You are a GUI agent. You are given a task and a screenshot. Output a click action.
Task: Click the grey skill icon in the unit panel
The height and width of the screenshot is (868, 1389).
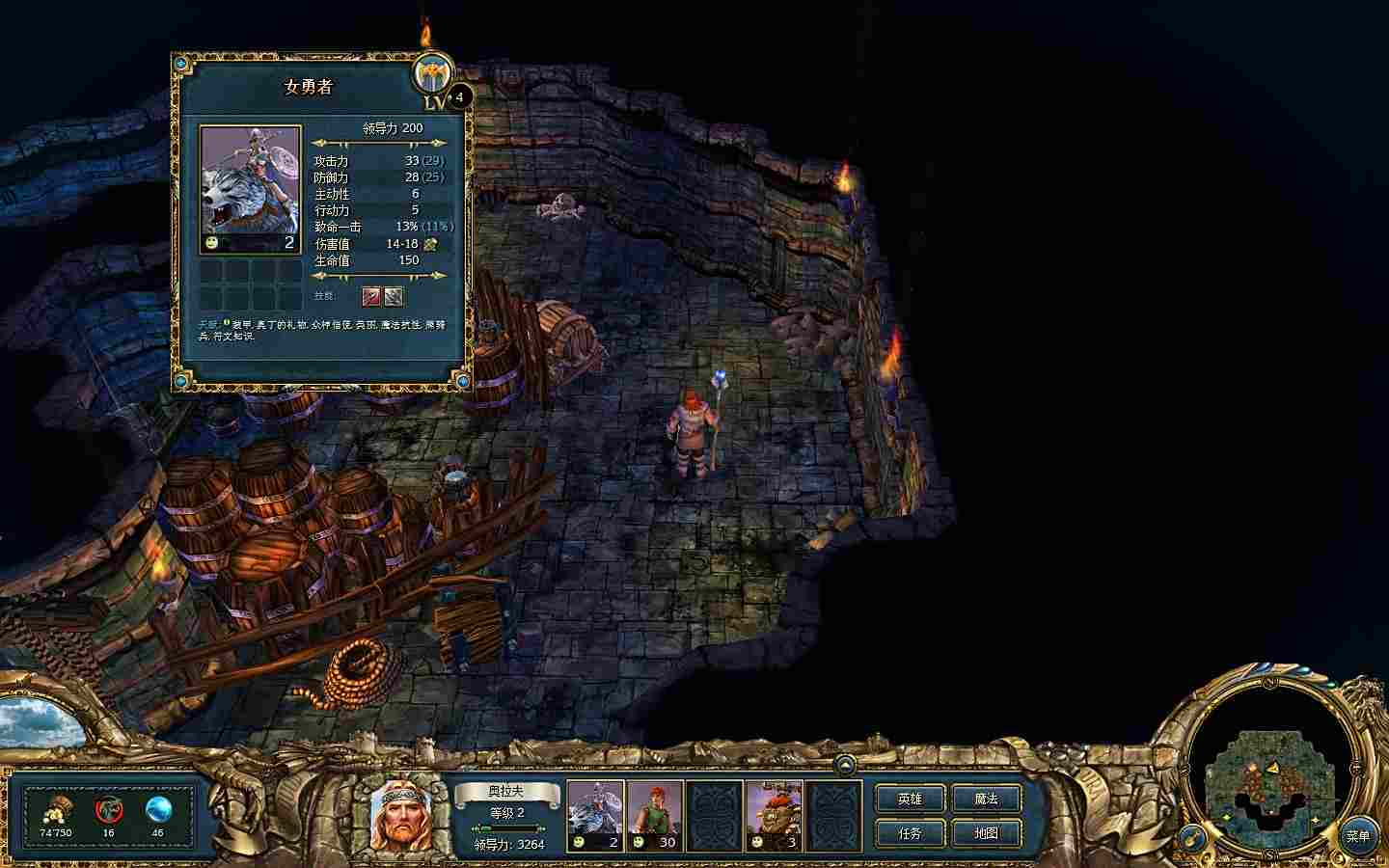[x=394, y=296]
